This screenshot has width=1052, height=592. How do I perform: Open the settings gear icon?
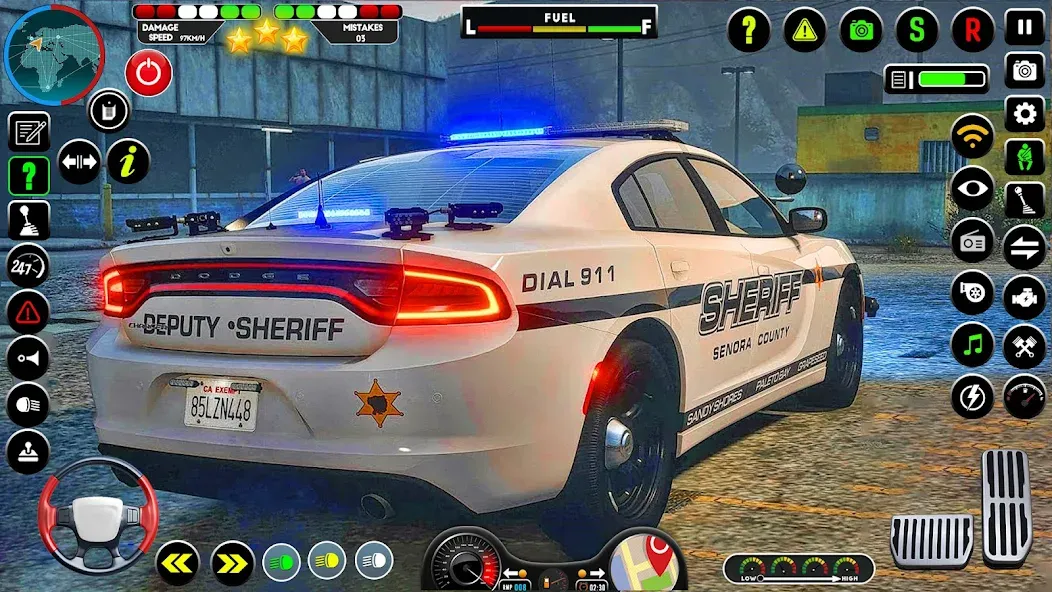tap(1024, 113)
